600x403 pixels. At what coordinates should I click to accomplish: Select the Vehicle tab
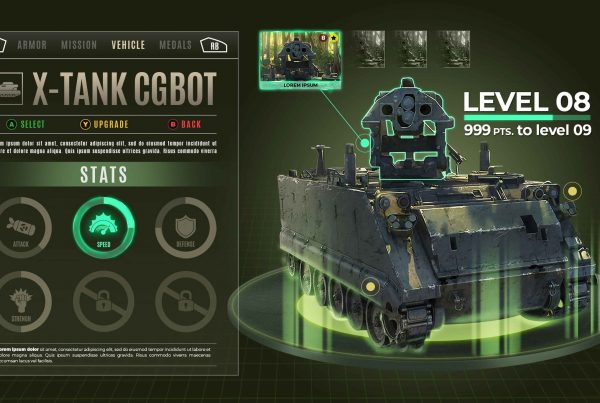[x=128, y=45]
